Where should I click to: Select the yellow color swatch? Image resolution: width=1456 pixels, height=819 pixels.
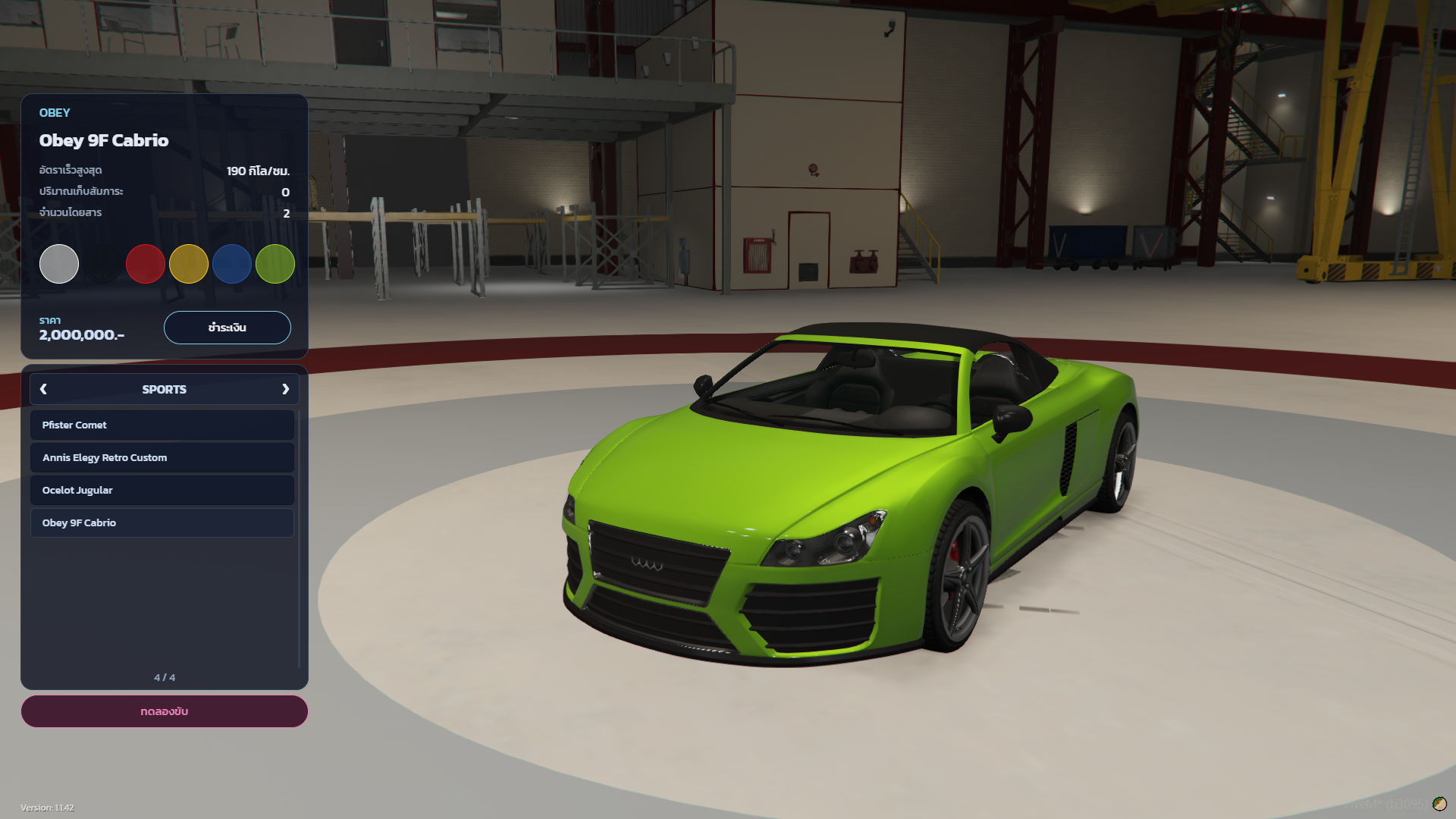(189, 264)
